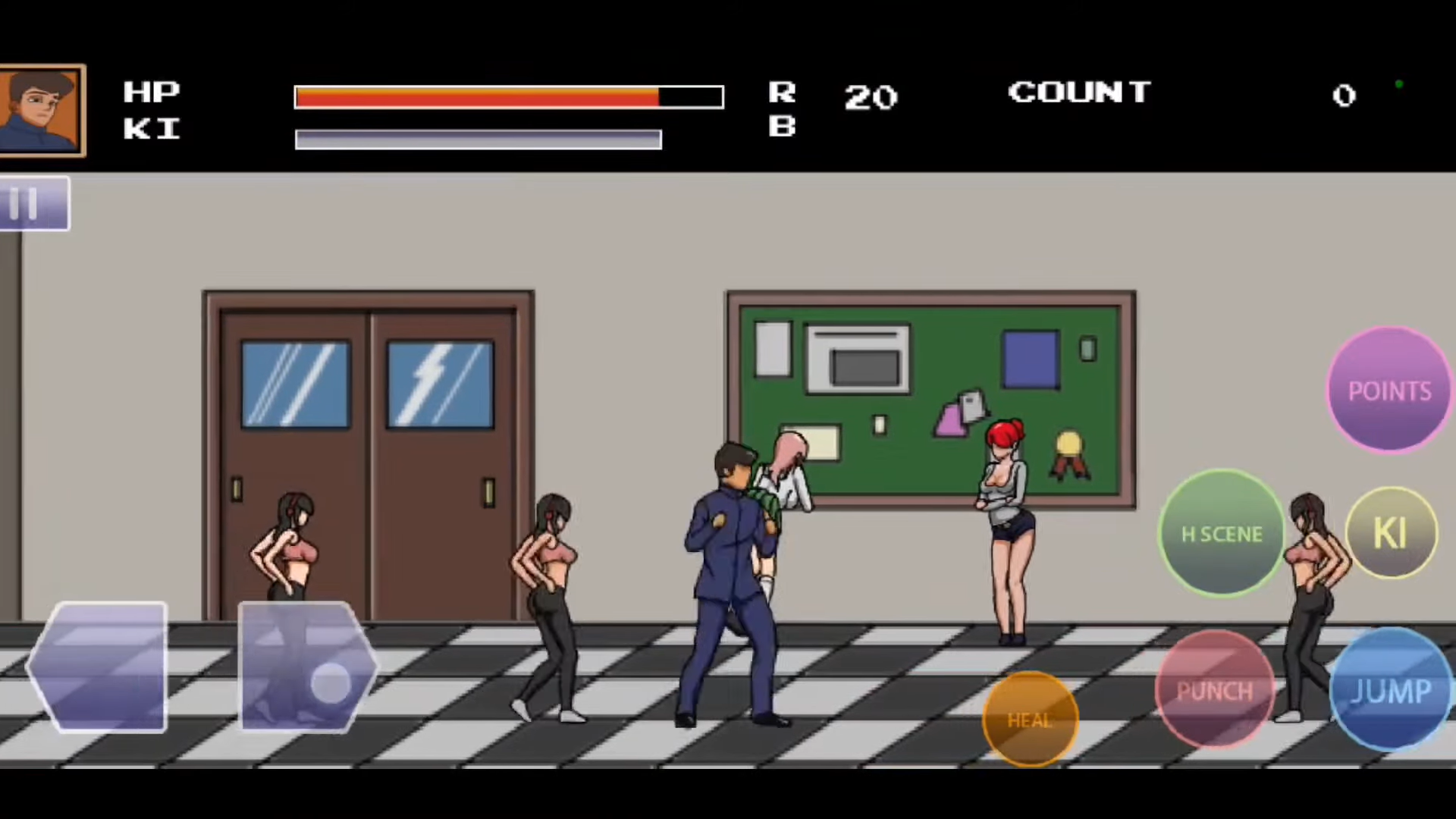Trigger the H SCENE action
Screen dimensions: 1456x819
click(1221, 533)
